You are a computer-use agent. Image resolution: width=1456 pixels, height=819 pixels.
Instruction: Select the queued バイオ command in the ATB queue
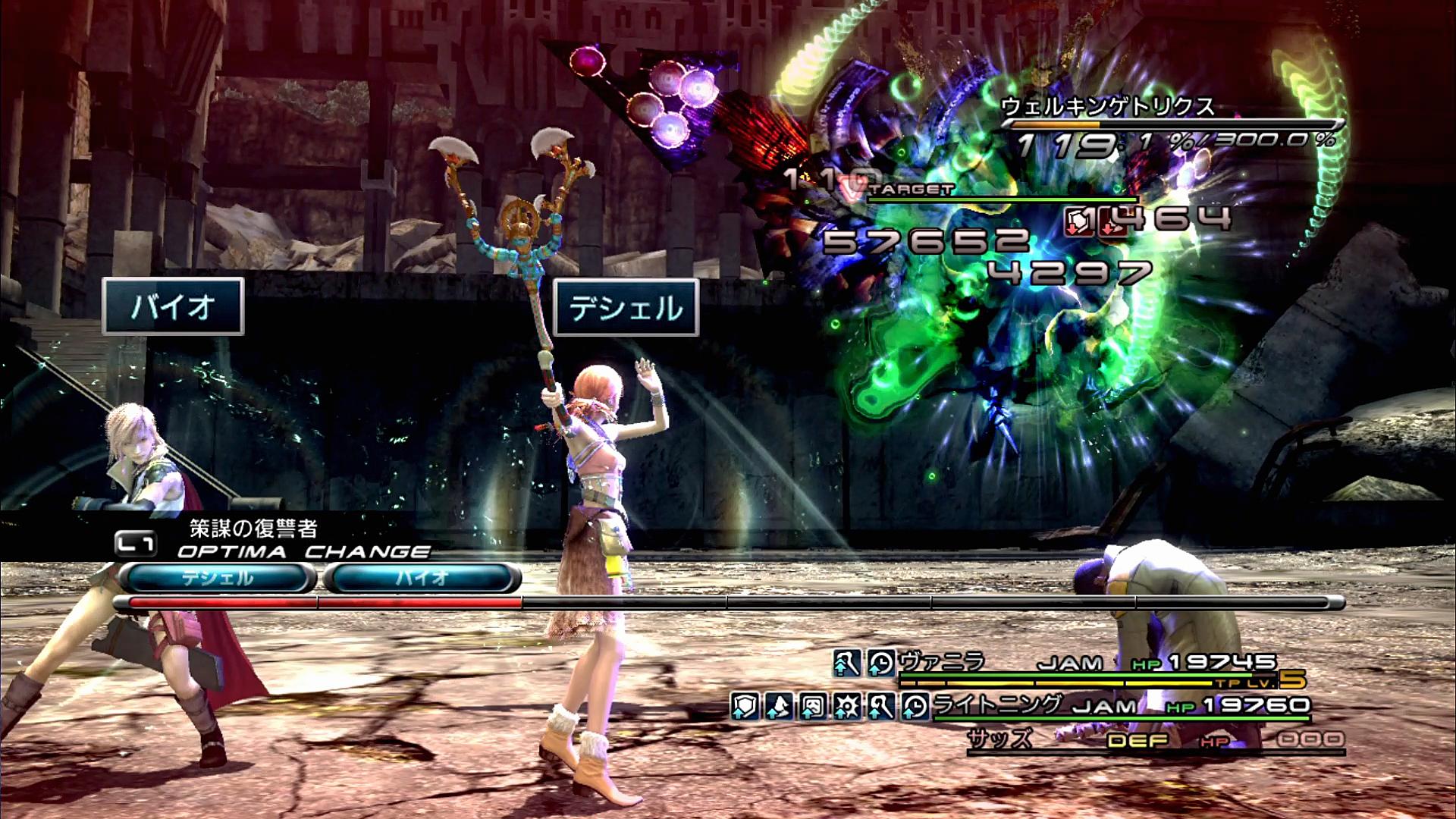[x=422, y=579]
